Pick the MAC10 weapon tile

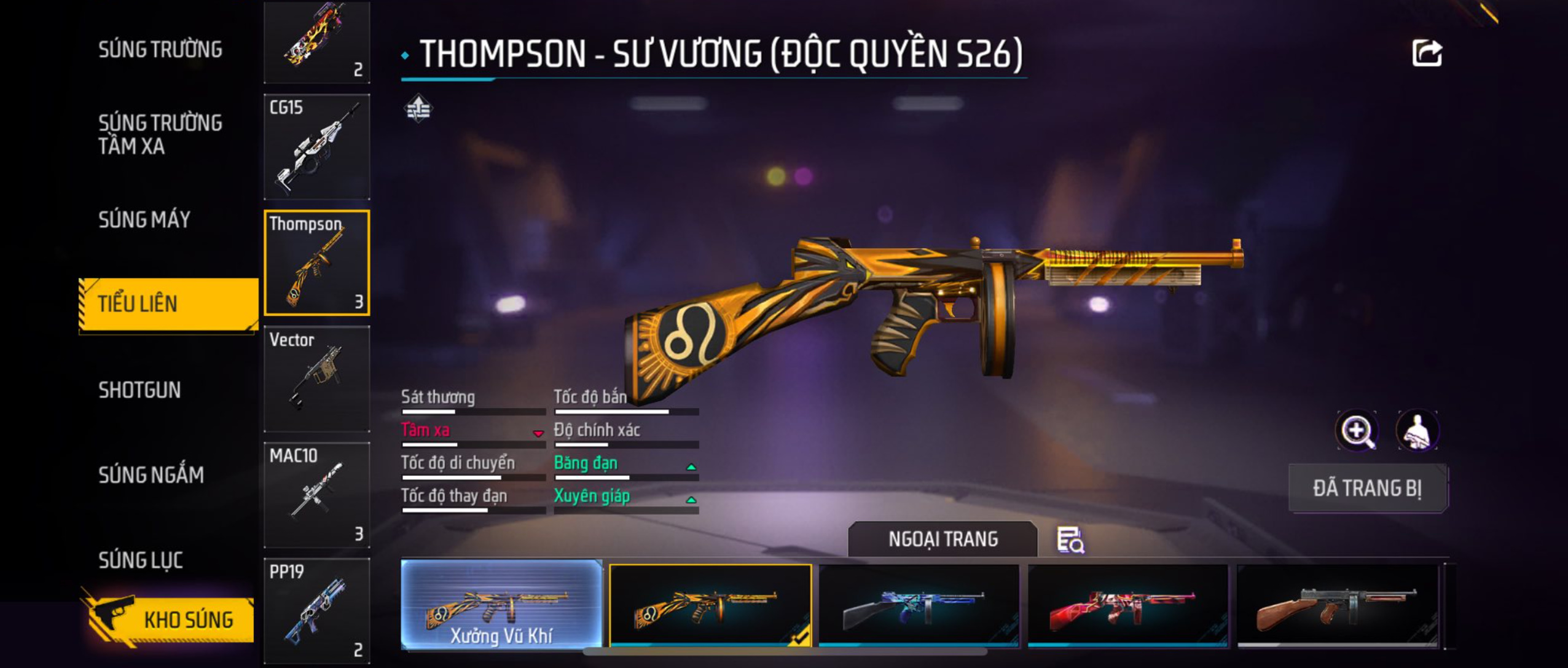(x=316, y=495)
